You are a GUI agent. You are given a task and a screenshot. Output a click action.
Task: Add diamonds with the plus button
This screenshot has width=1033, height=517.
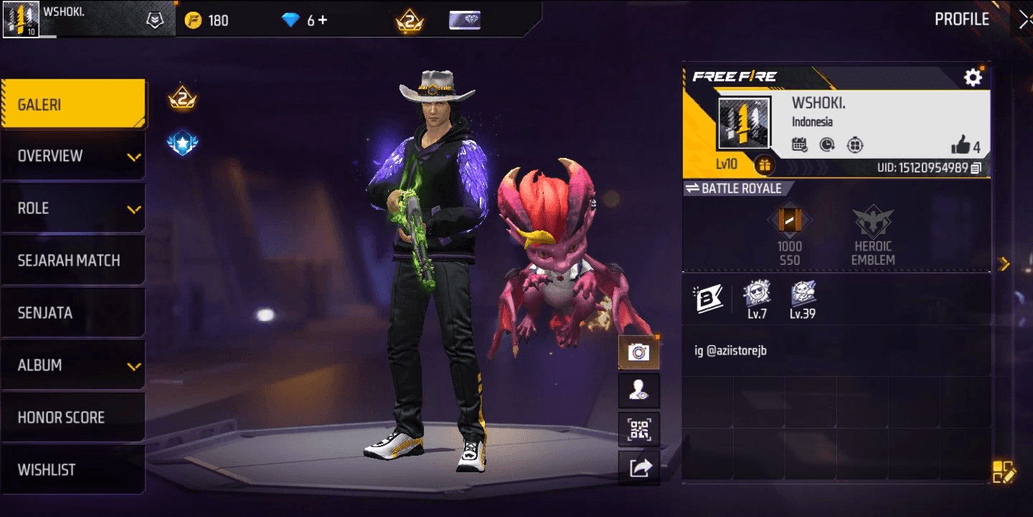pyautogui.click(x=322, y=20)
